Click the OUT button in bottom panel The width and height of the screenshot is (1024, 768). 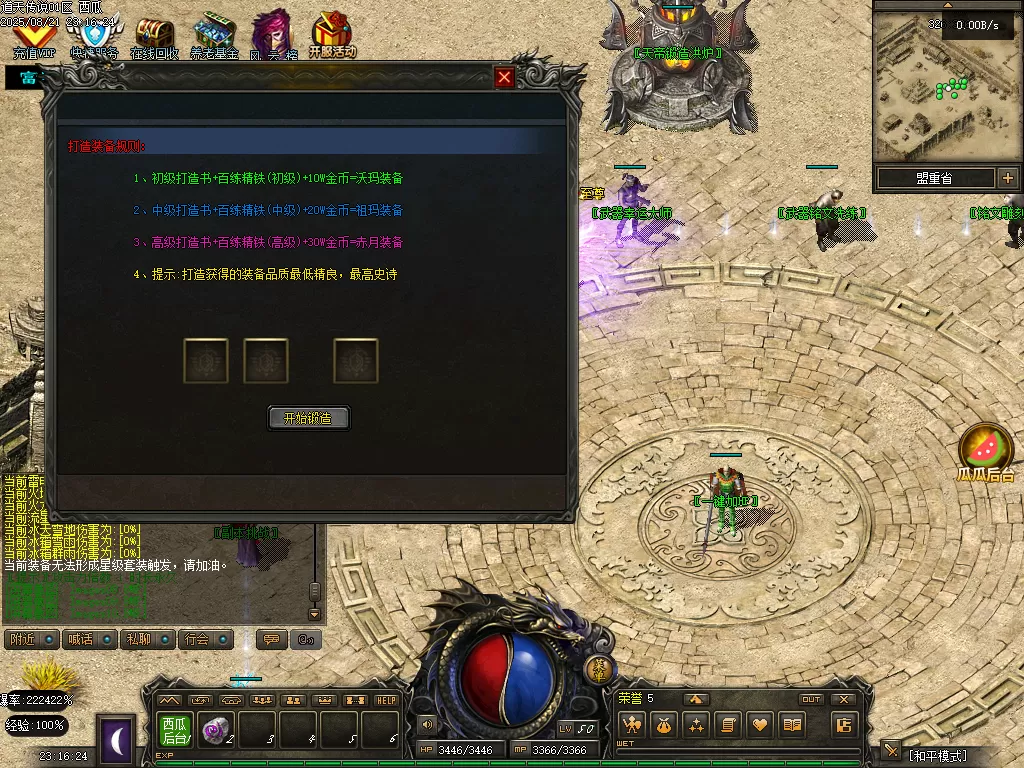point(811,699)
